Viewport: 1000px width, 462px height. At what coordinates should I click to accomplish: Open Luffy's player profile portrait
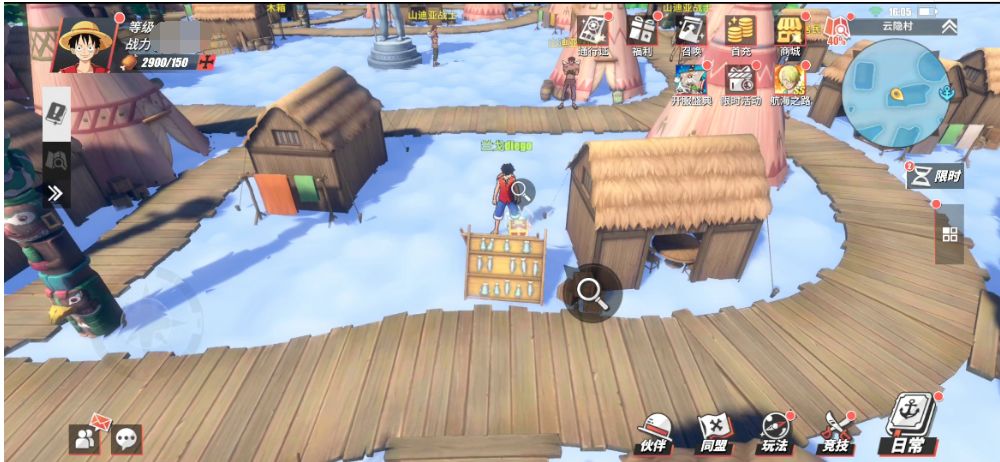pos(85,42)
